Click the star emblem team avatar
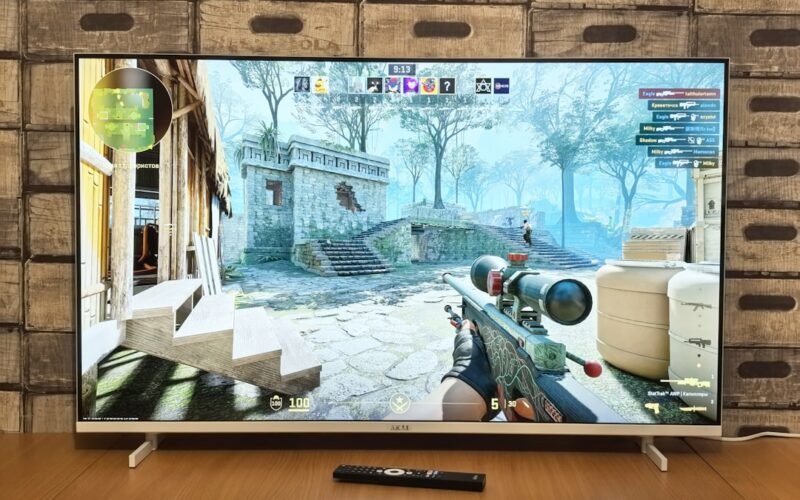Viewport: 800px width, 500px height. click(x=483, y=85)
